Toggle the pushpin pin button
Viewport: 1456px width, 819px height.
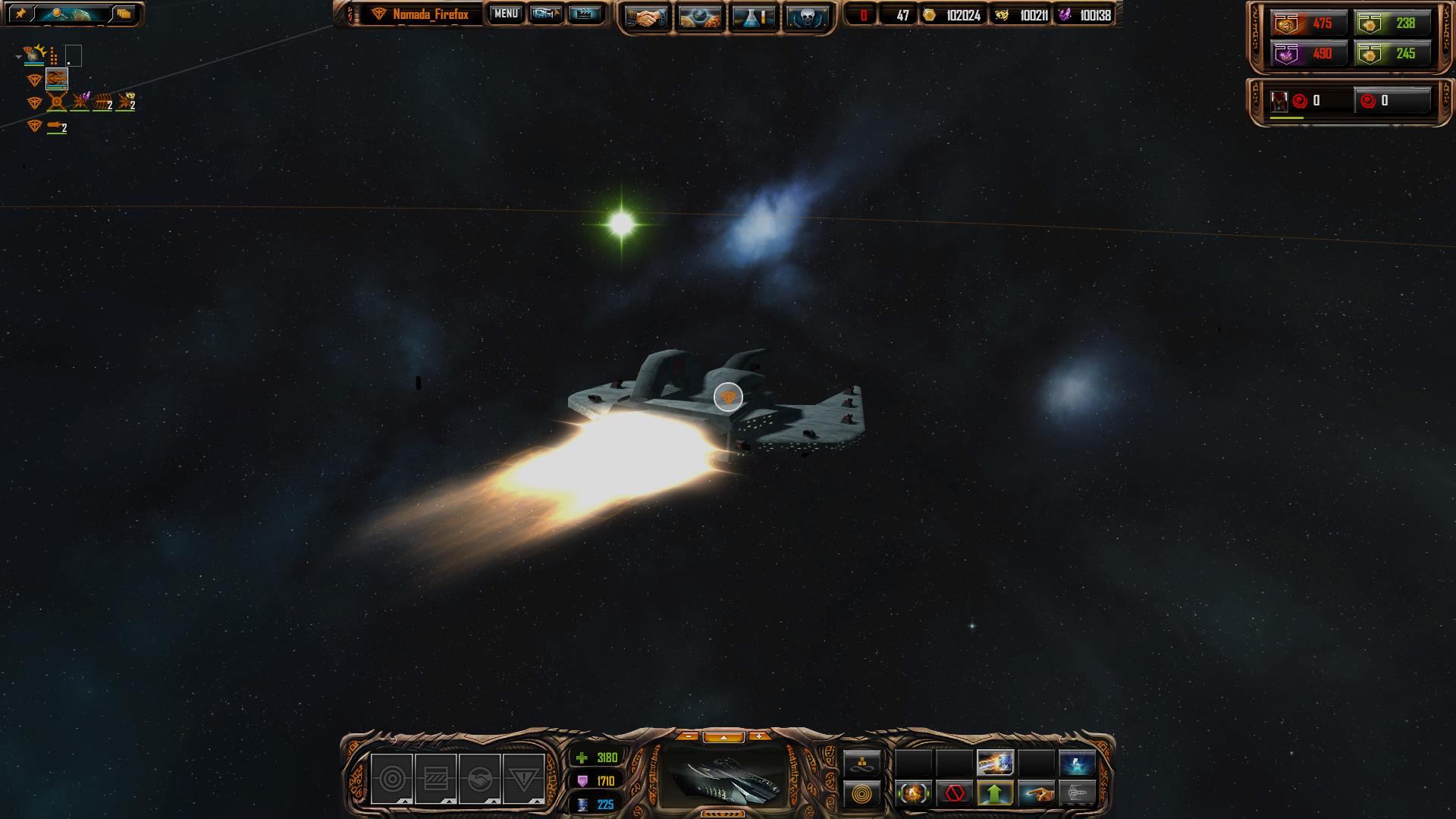[20, 14]
